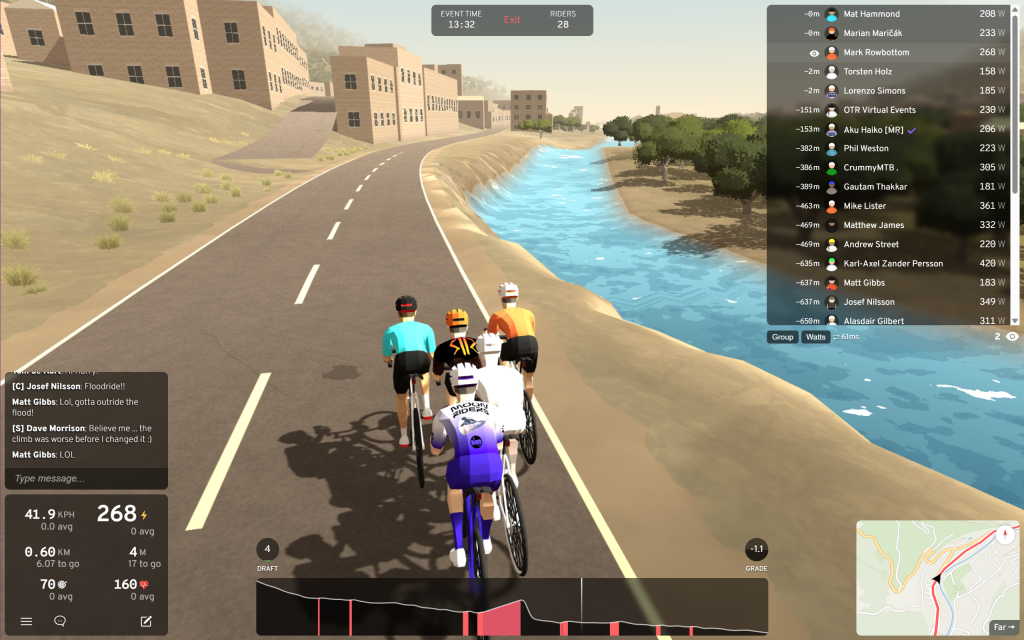Exit the event via the red Exit button
Screen dimensions: 1024x640
[512, 20]
